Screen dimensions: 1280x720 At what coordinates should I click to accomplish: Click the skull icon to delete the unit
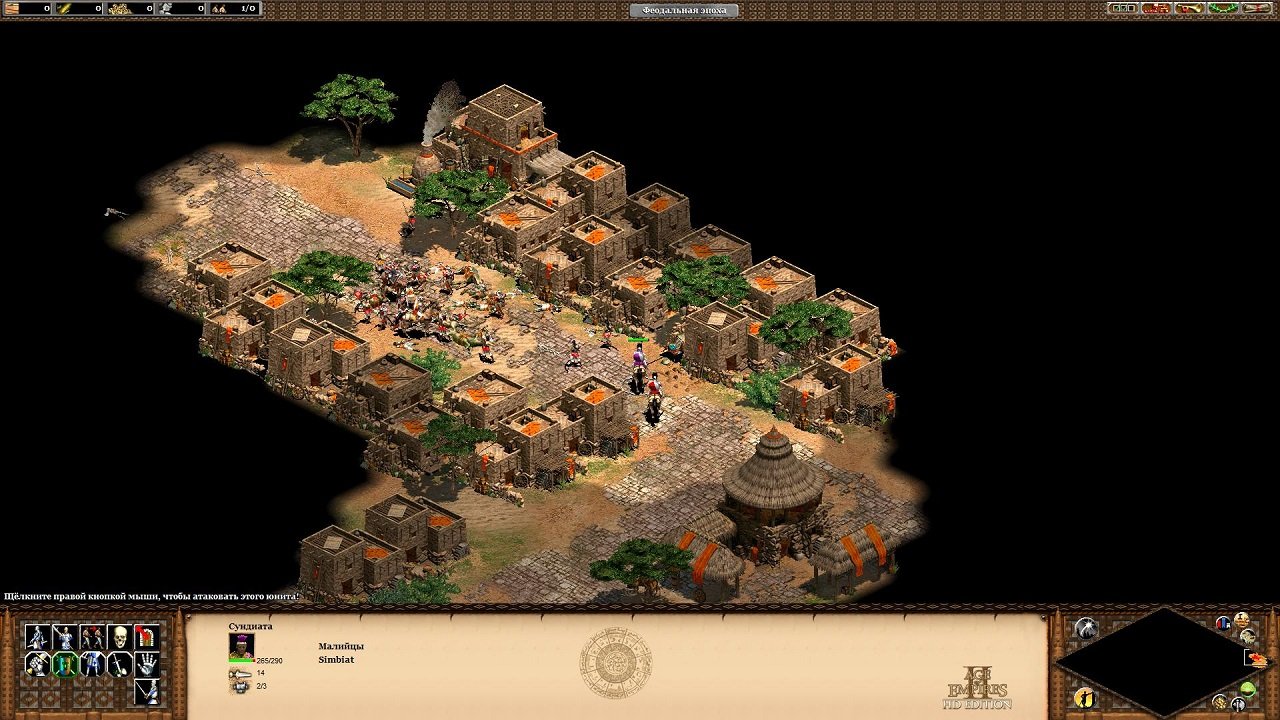point(119,637)
